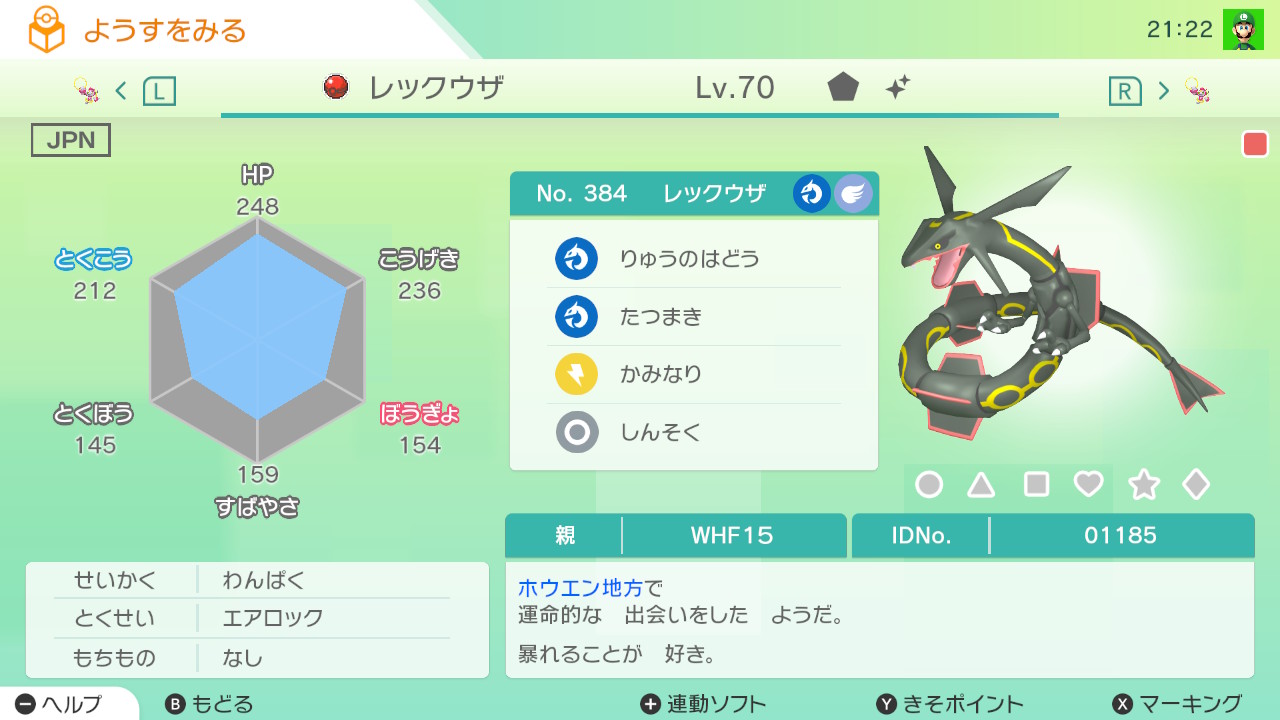Click the left chevron to view previous Pokémon
1280x720 pixels.
pyautogui.click(x=122, y=89)
